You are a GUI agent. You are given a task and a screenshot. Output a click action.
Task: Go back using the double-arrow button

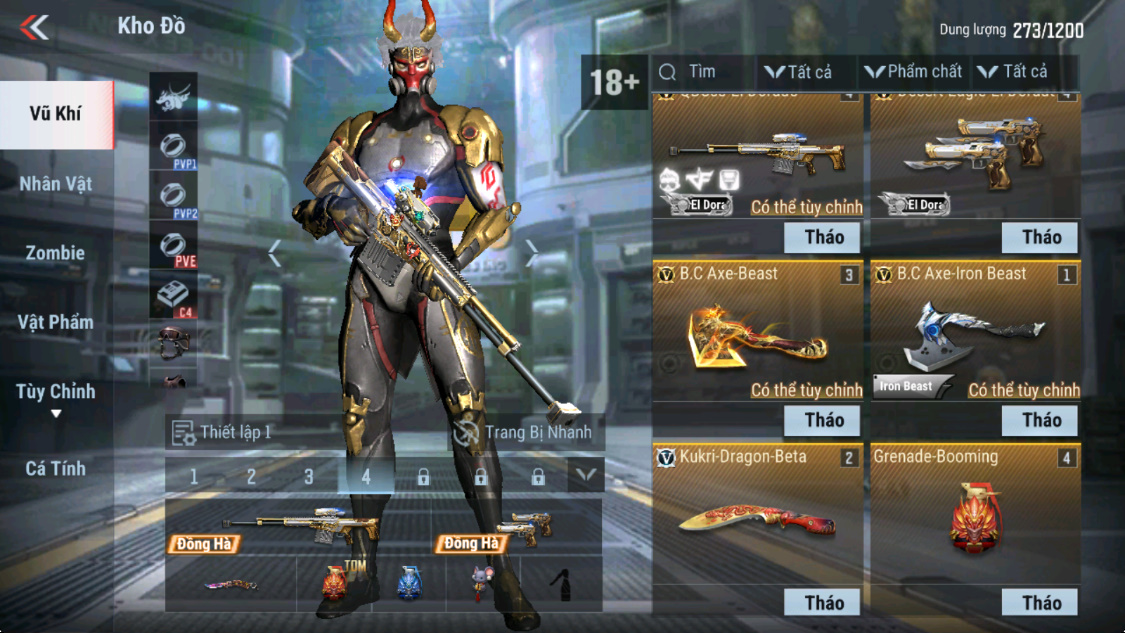pyautogui.click(x=34, y=27)
